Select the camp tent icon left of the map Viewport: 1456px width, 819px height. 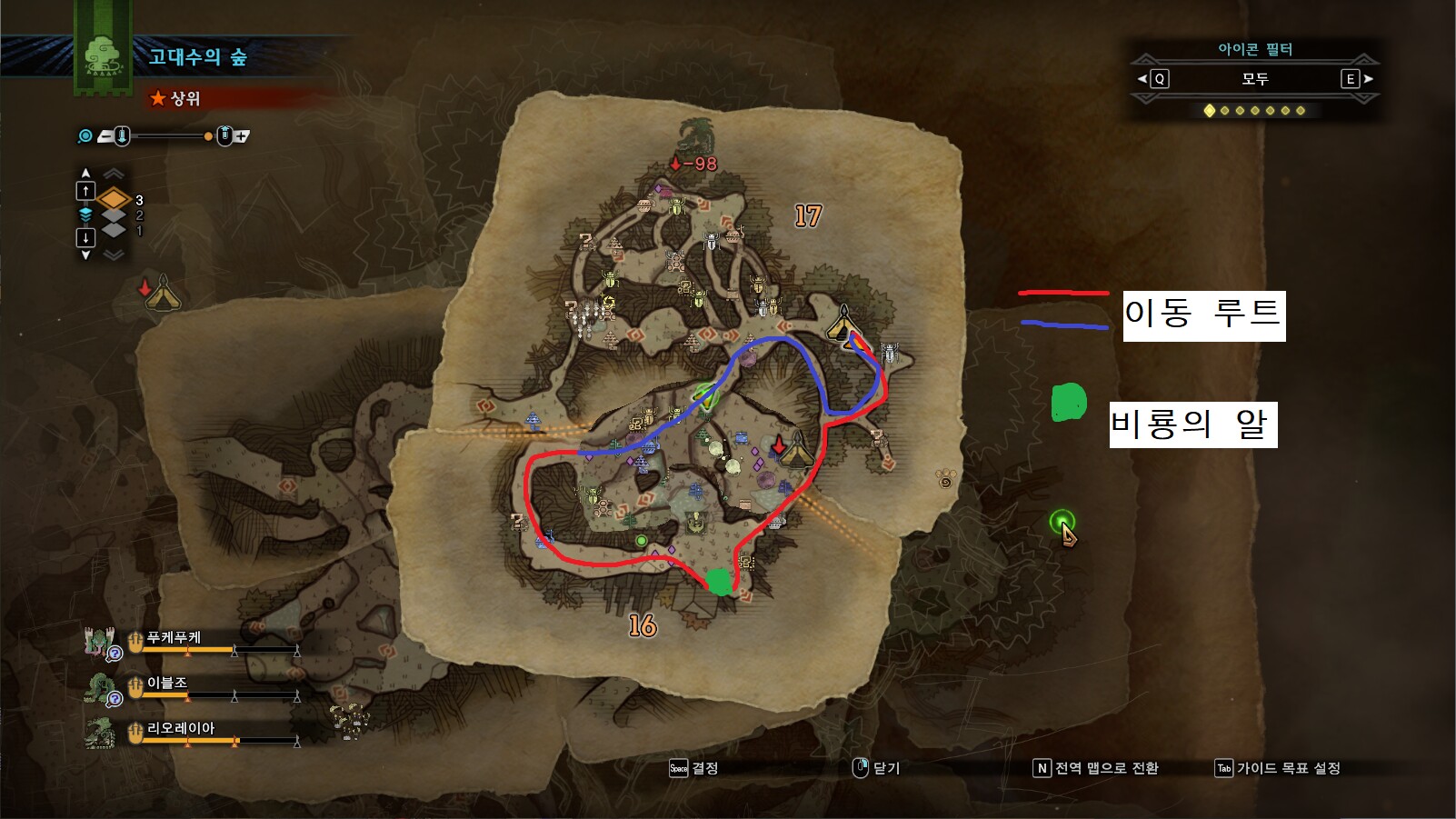(162, 293)
